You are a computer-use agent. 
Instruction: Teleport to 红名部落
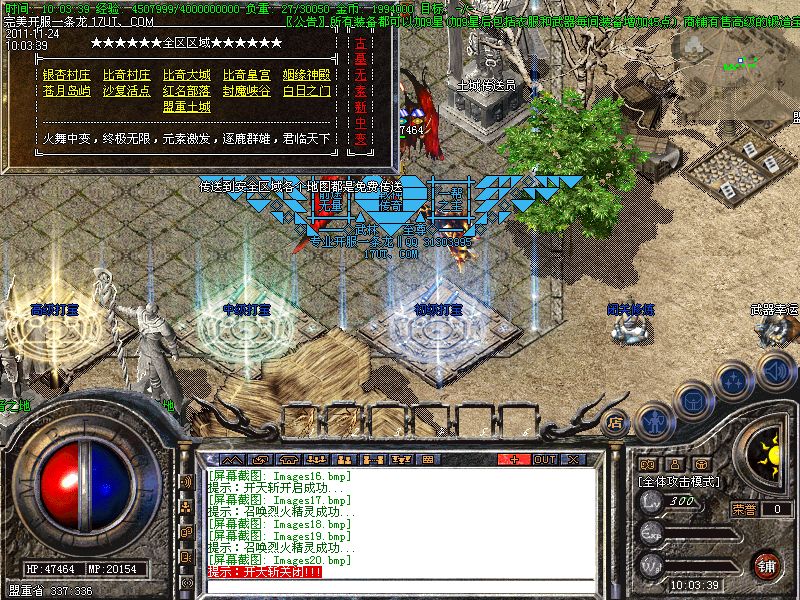[186, 91]
